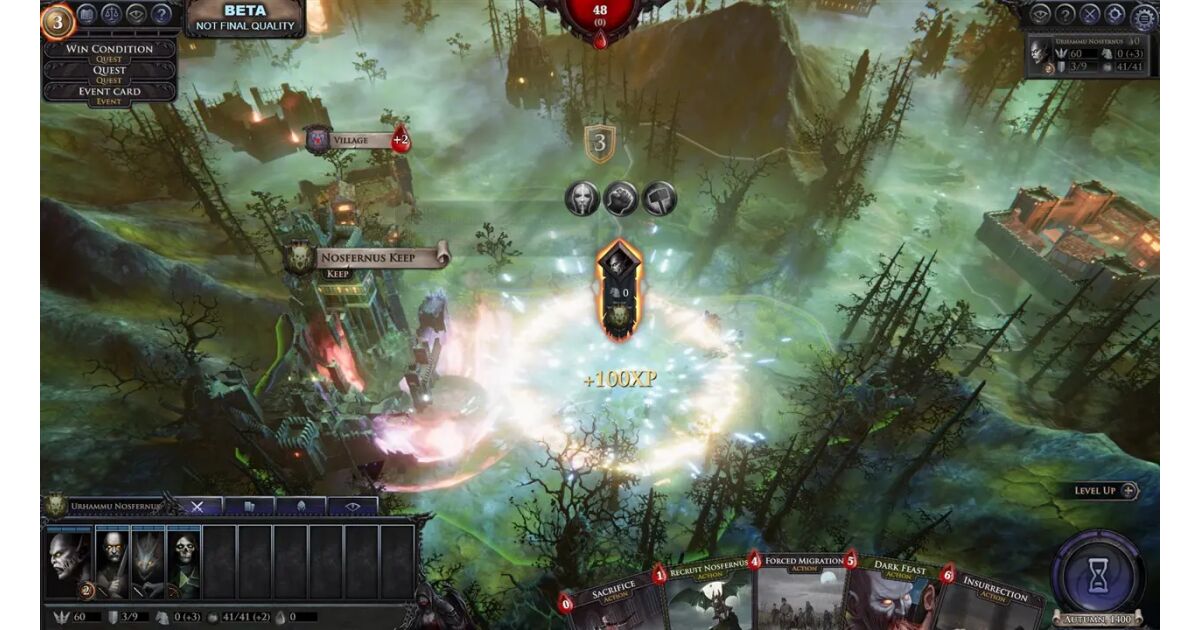Click the hammer action icon above army
The width and height of the screenshot is (1200, 630).
click(x=659, y=198)
